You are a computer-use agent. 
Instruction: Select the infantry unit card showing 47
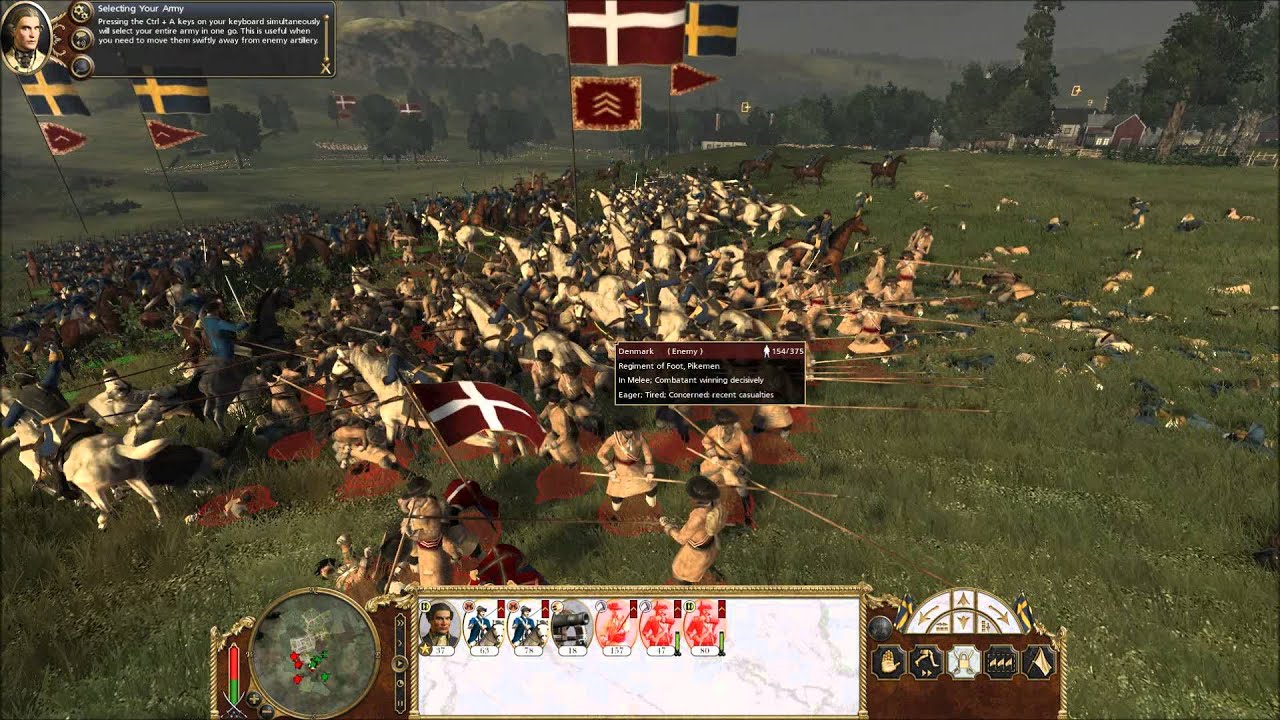click(660, 628)
